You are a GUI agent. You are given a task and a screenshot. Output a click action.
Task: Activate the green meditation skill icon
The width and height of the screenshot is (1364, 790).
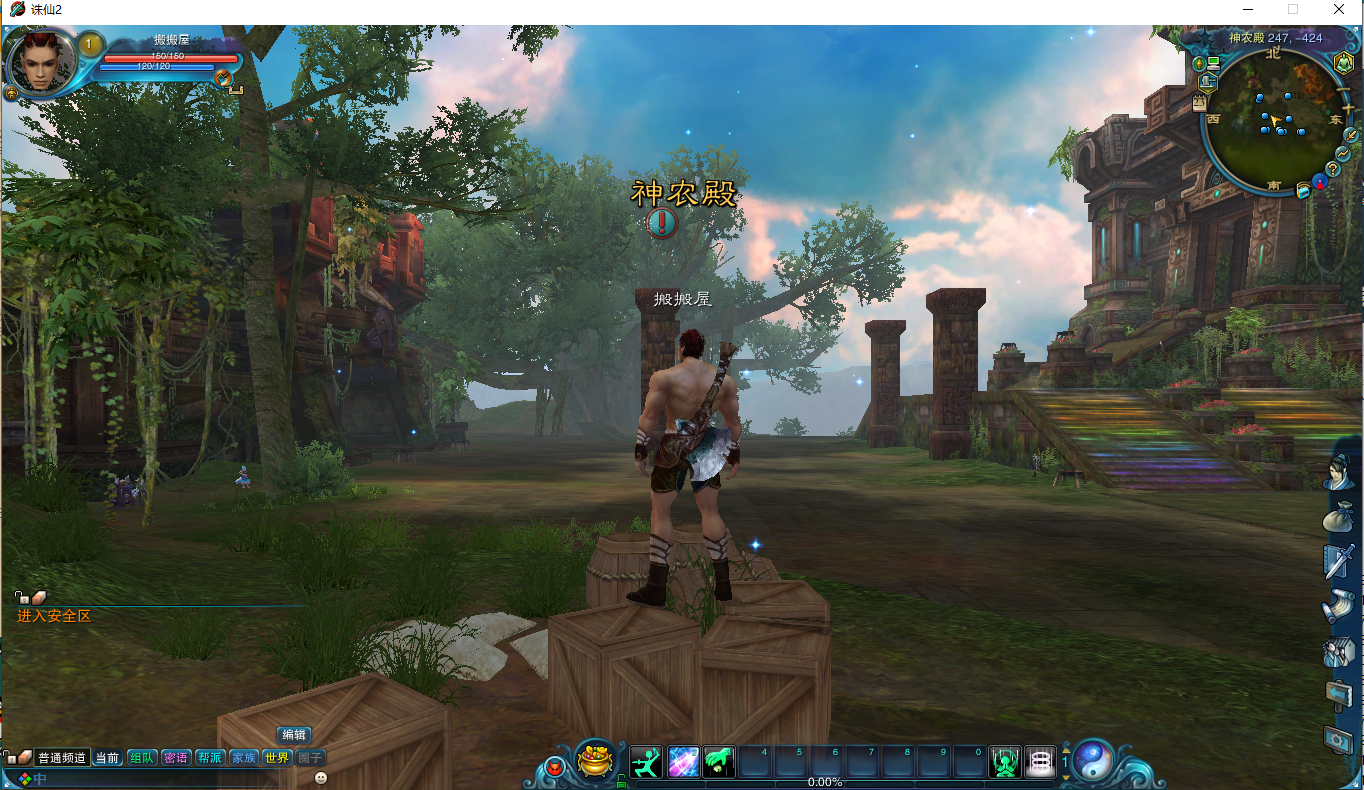click(x=1004, y=762)
